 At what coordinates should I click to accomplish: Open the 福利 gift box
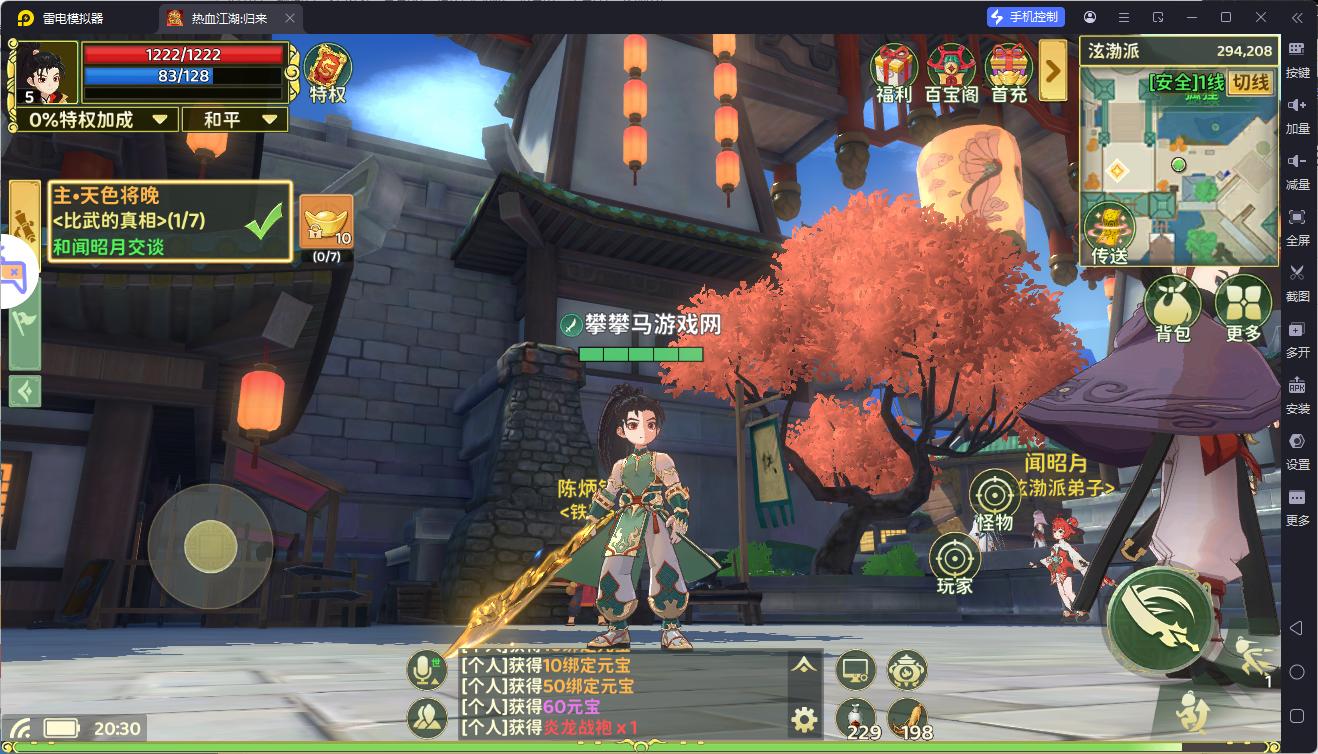coord(894,72)
